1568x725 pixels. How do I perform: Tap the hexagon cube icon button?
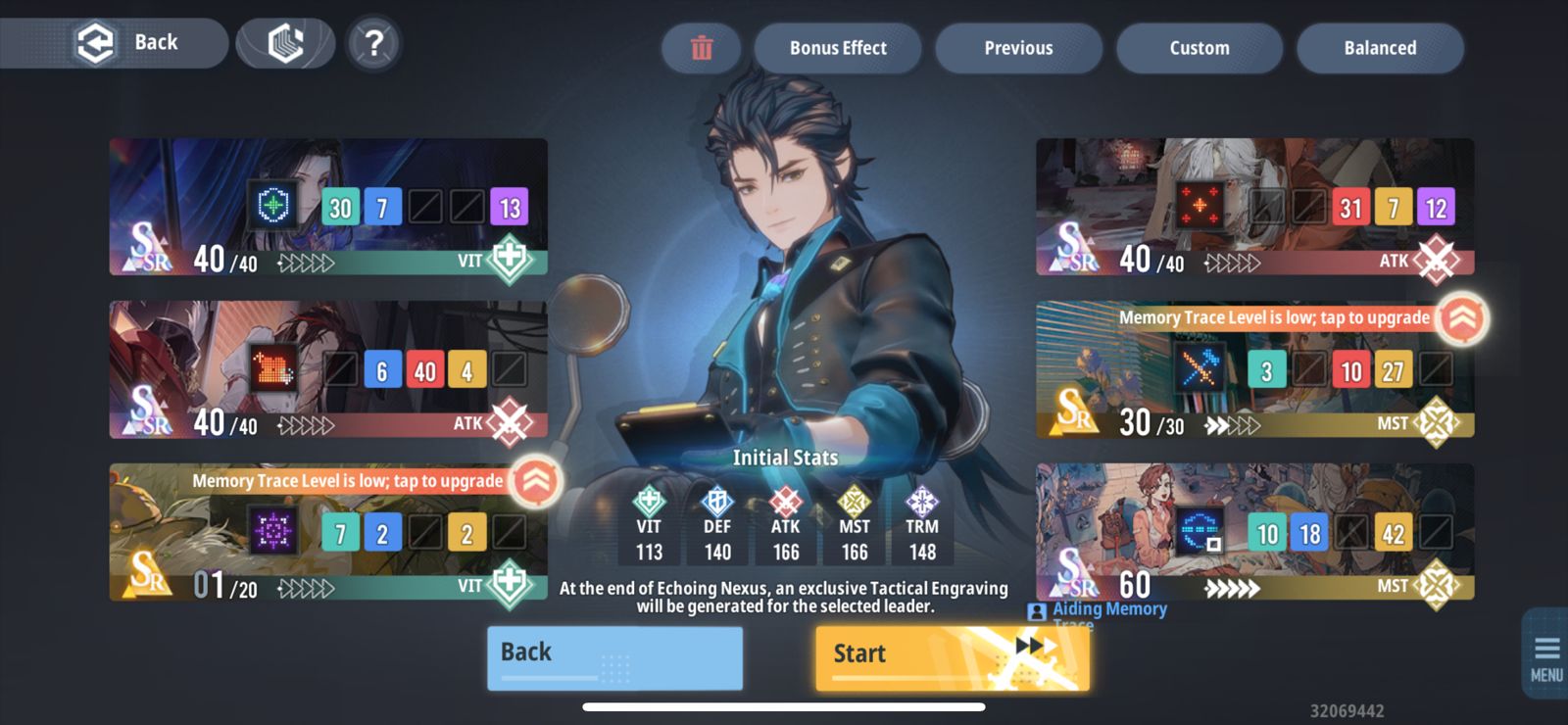[285, 44]
